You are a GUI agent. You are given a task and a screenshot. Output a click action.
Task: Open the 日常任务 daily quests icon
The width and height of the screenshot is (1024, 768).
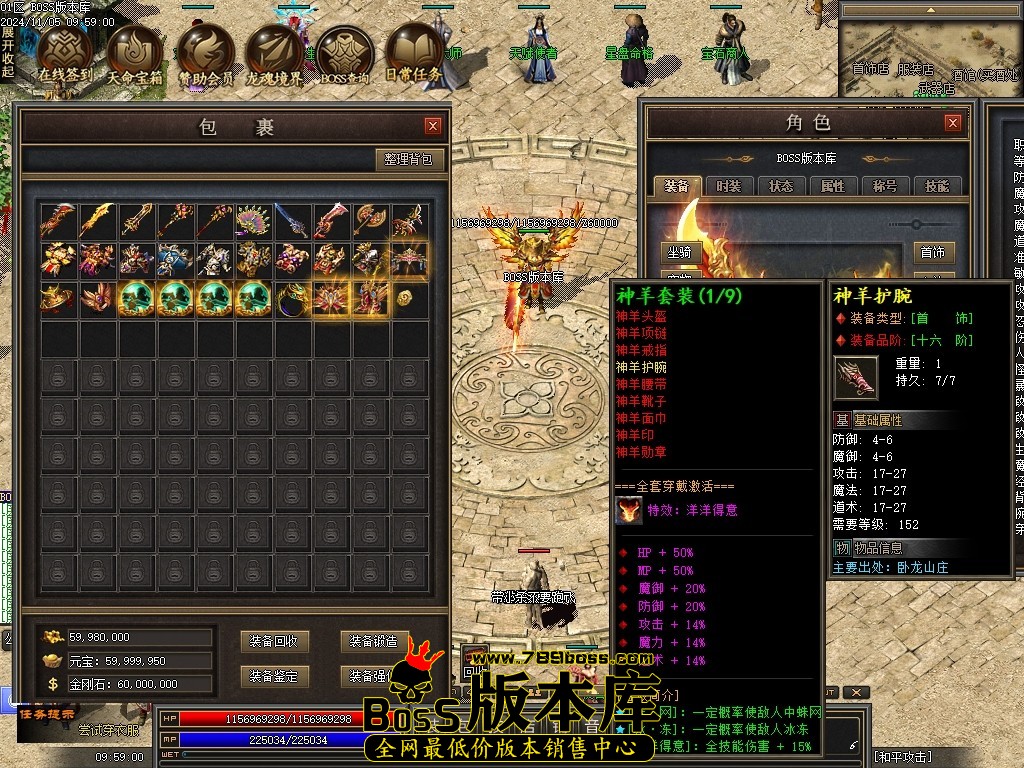pos(414,52)
